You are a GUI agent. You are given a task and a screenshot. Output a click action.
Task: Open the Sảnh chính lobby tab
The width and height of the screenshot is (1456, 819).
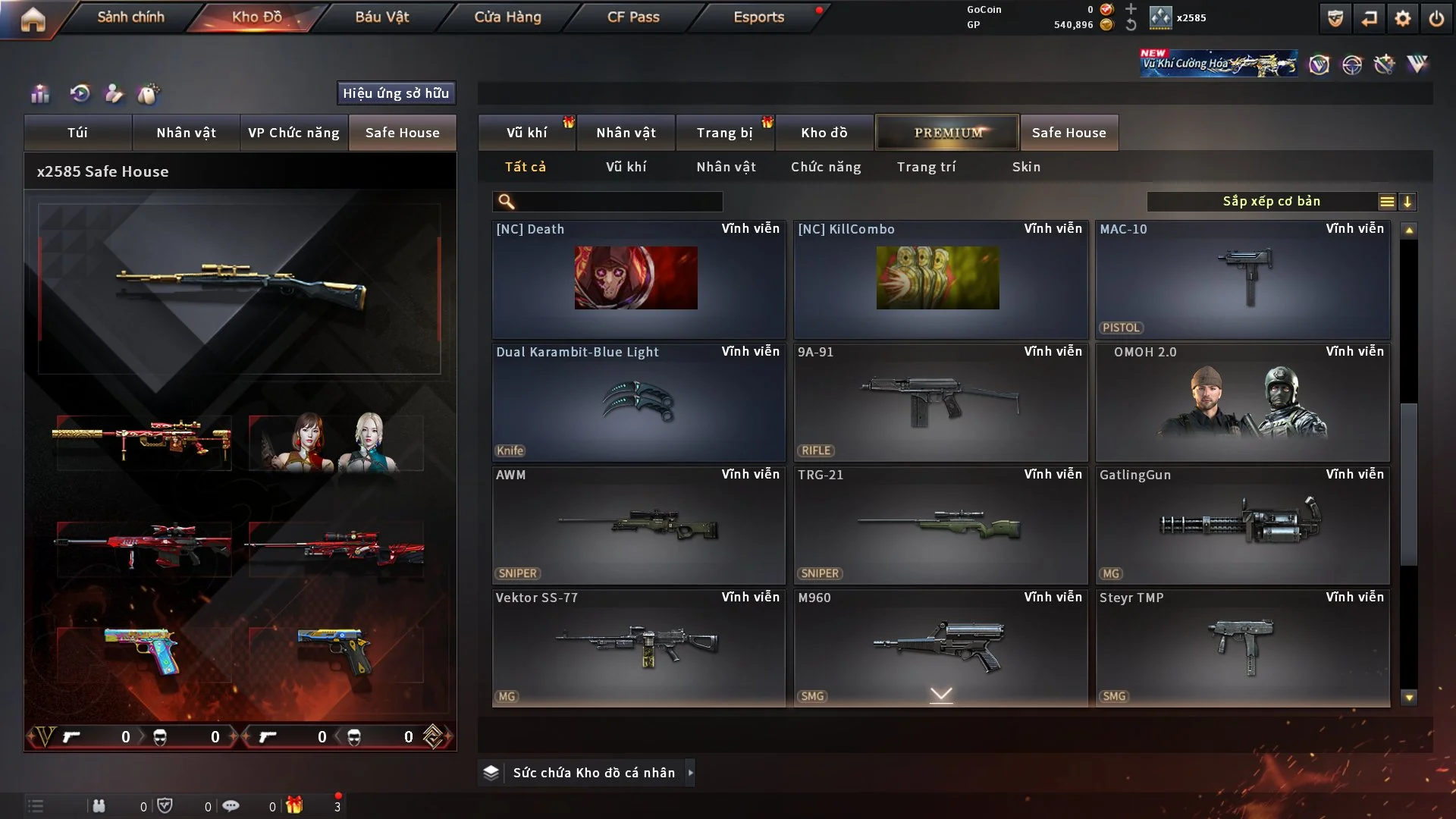[130, 17]
